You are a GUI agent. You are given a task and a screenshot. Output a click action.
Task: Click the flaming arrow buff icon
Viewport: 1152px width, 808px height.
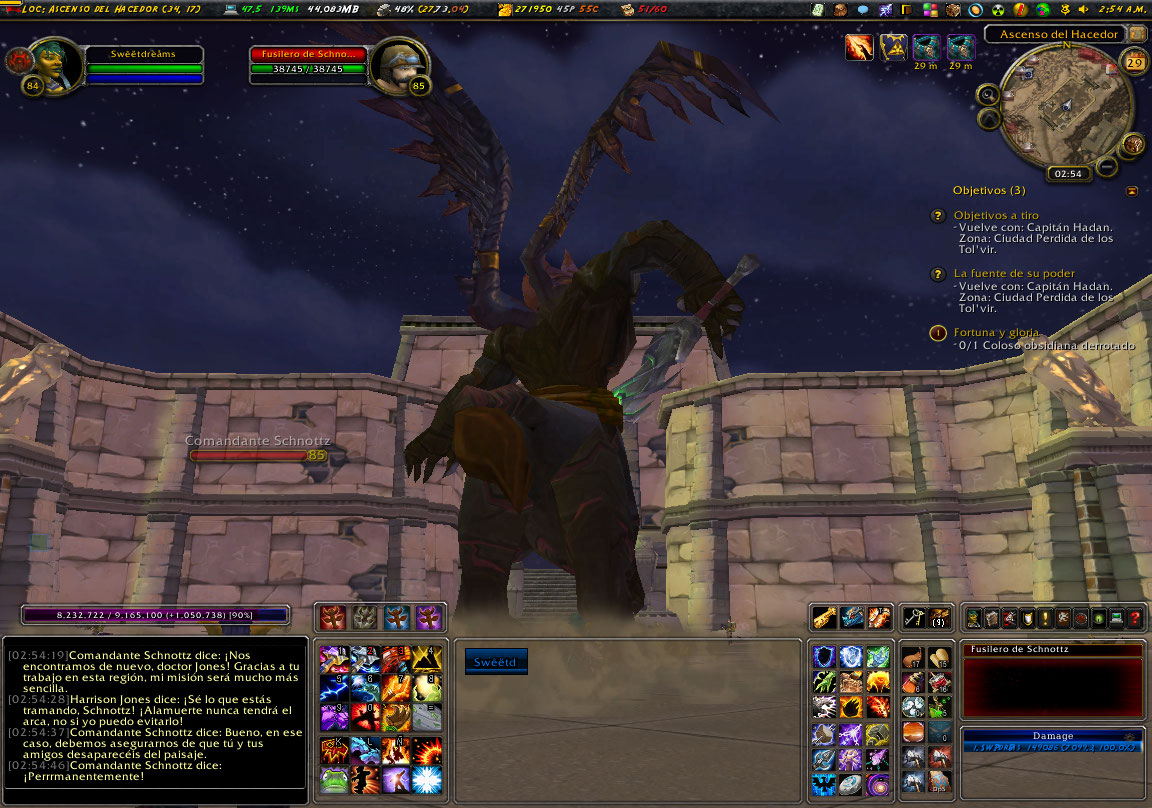[x=859, y=47]
